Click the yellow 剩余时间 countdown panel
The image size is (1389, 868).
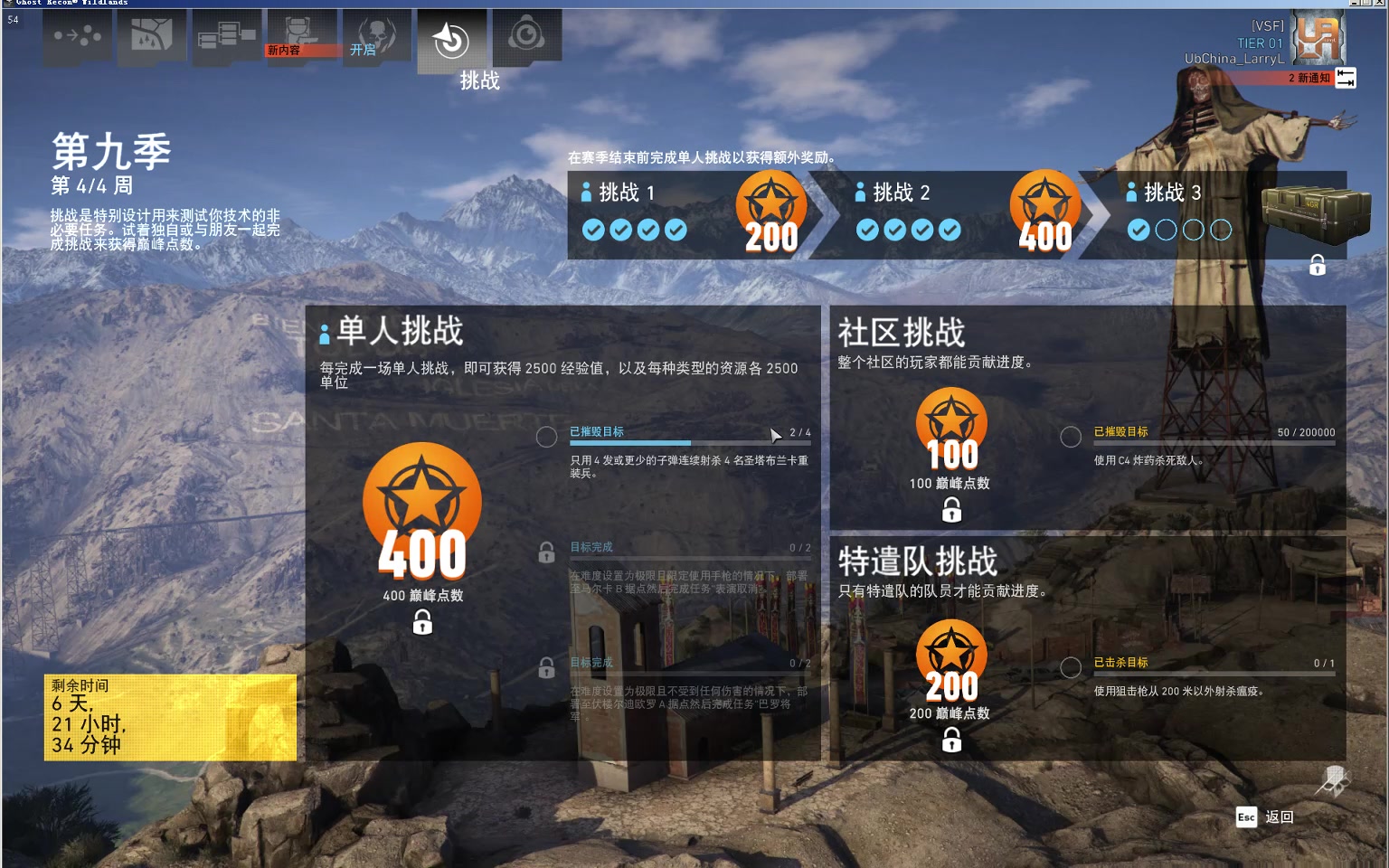click(x=170, y=716)
